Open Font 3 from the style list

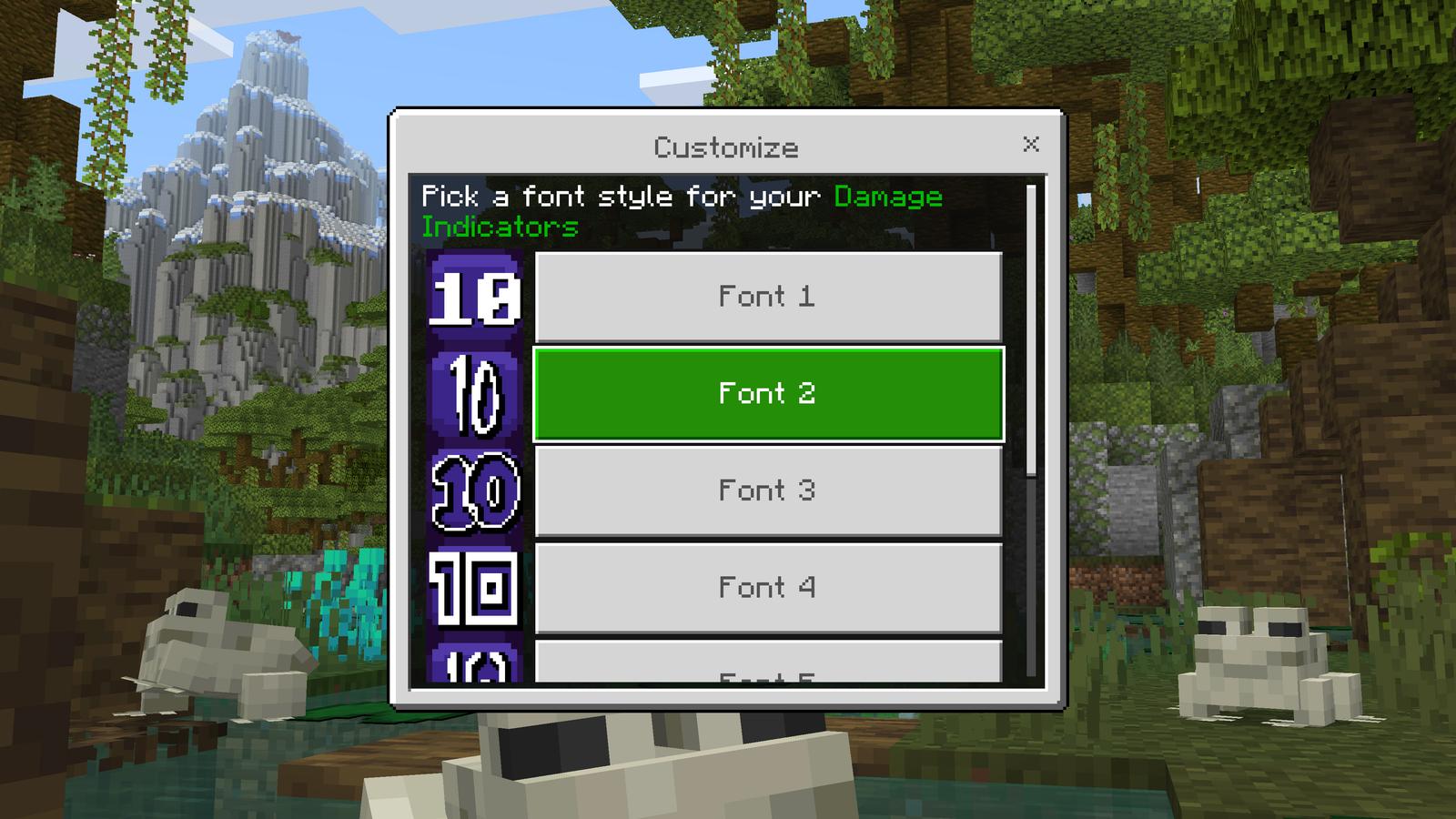[769, 491]
